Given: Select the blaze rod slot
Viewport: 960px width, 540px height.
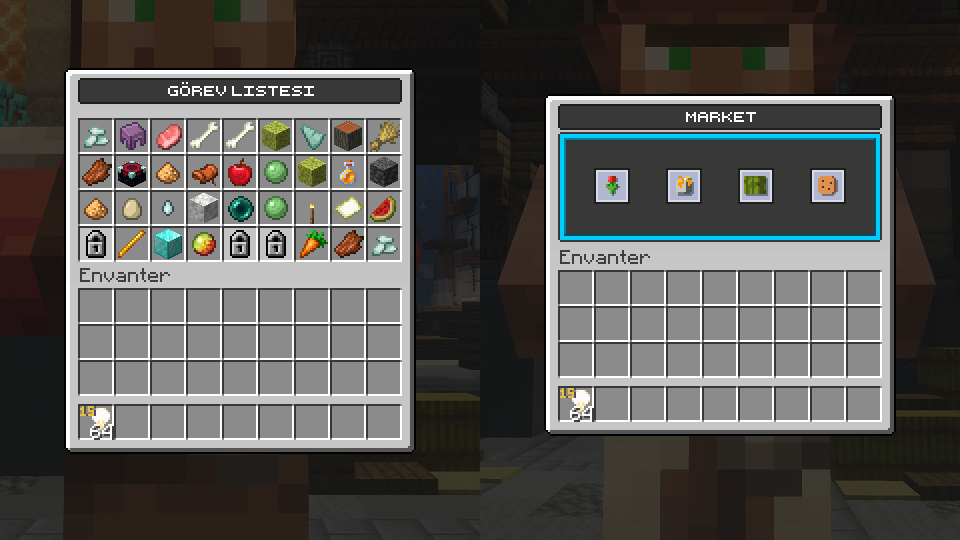Looking at the screenshot, I should click(x=132, y=244).
